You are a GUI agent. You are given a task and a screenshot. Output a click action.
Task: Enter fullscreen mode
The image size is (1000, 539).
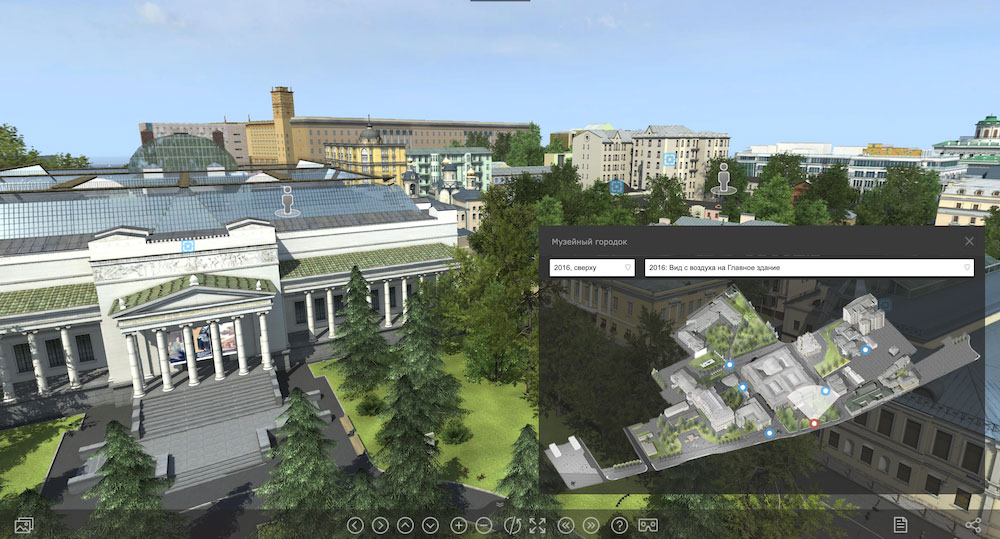[538, 525]
